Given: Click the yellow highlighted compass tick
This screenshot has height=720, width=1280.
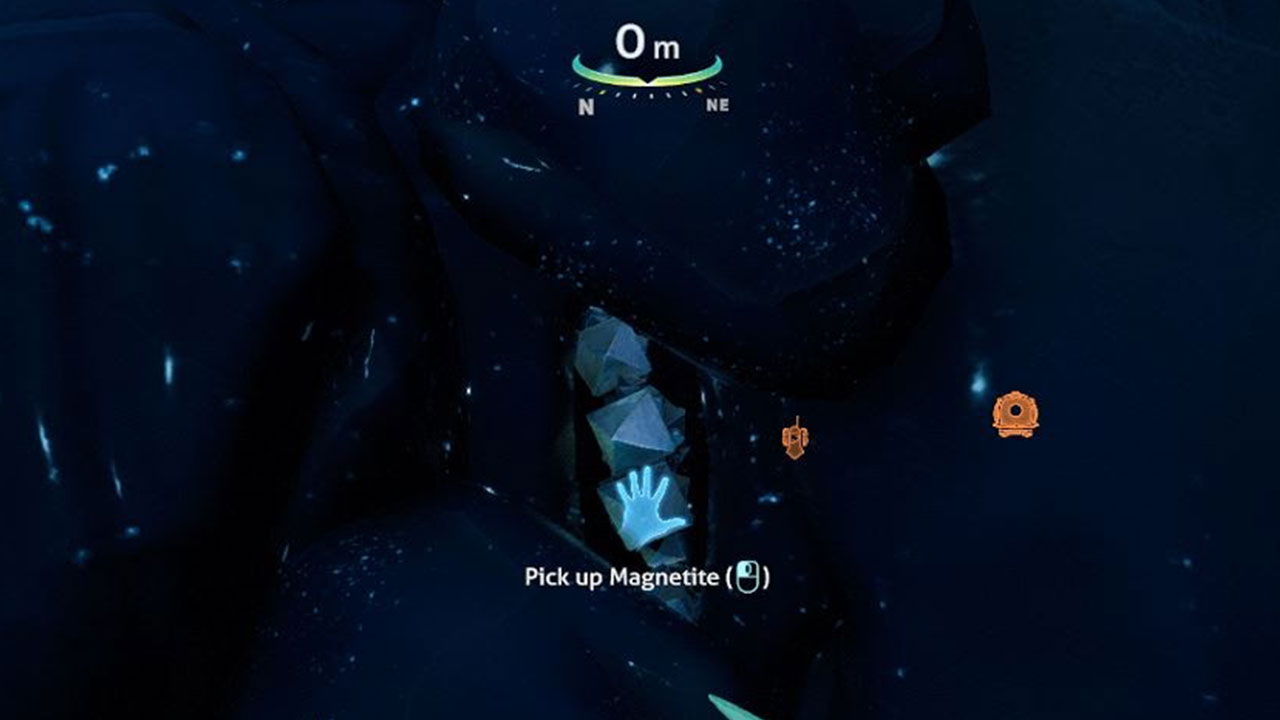Looking at the screenshot, I should point(696,91).
